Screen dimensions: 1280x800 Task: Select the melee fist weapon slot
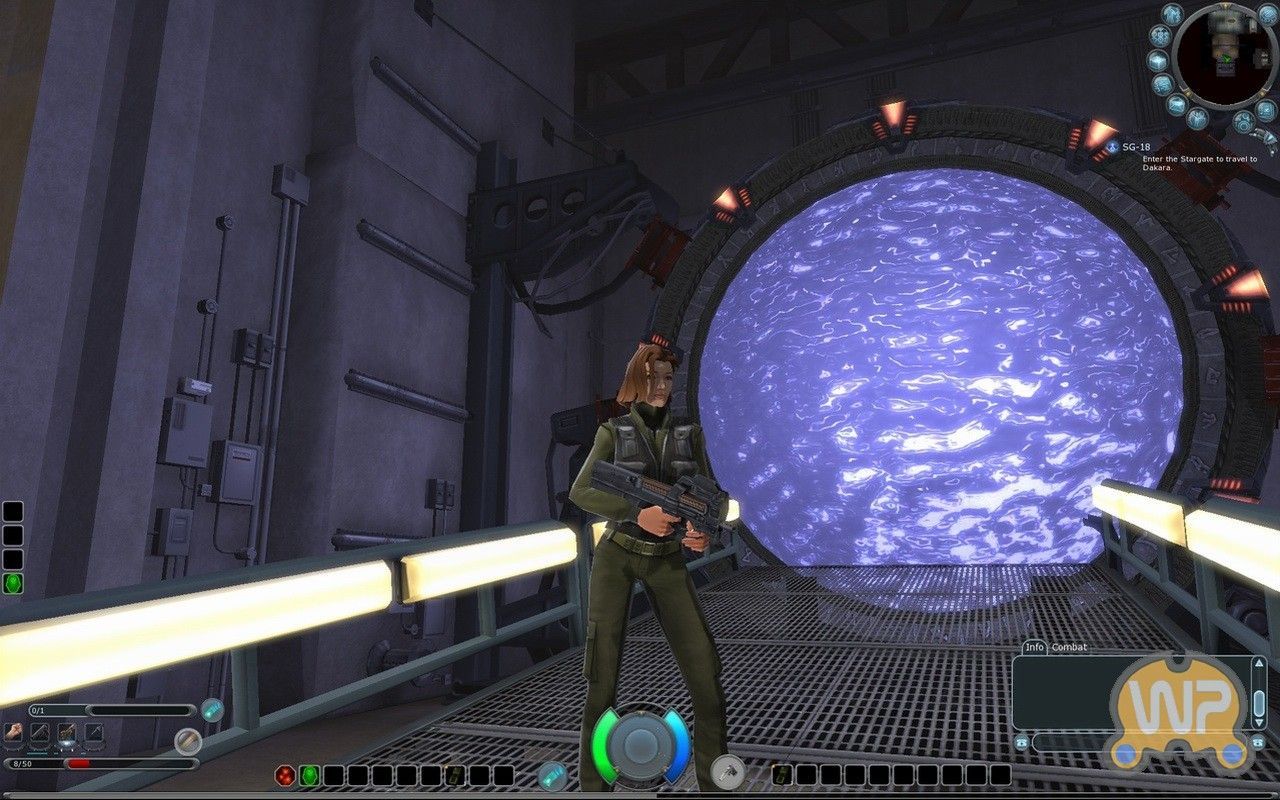click(x=13, y=732)
